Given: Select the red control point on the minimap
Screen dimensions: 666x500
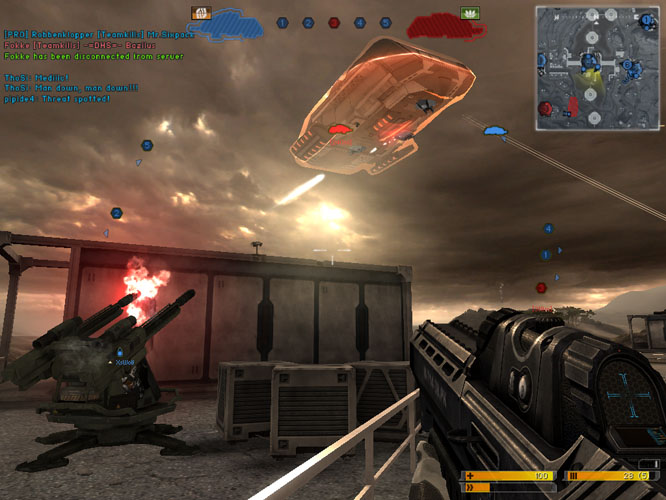Looking at the screenshot, I should (545, 108).
